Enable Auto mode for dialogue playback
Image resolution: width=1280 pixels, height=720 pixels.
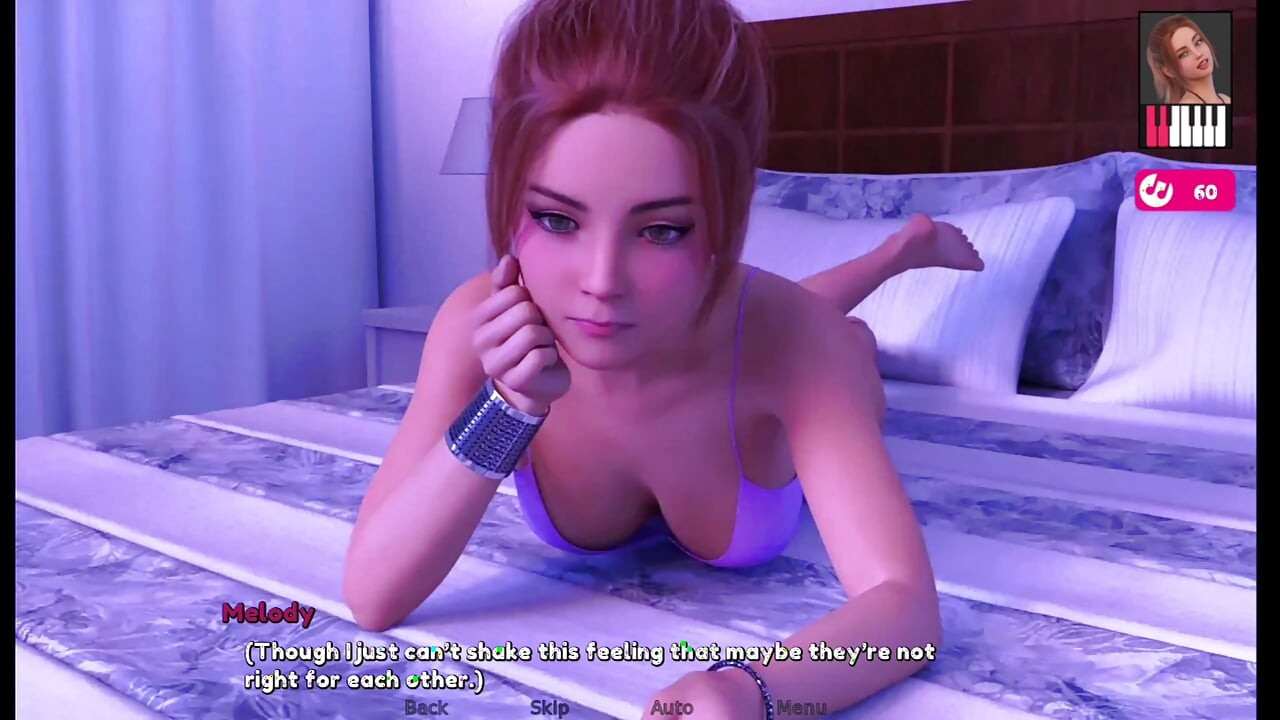[x=672, y=707]
